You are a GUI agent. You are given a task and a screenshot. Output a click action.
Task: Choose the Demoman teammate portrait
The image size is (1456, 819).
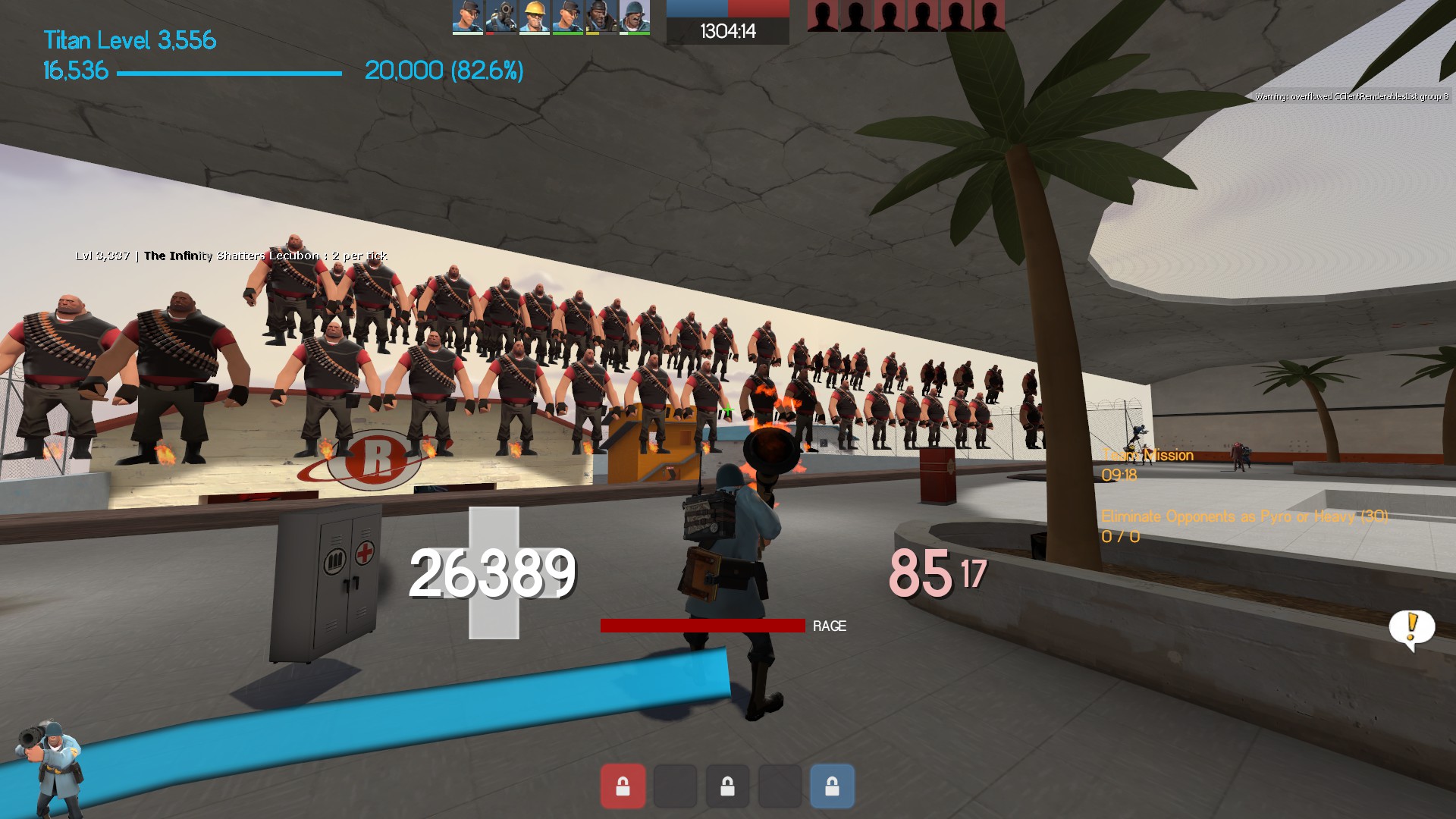point(601,17)
